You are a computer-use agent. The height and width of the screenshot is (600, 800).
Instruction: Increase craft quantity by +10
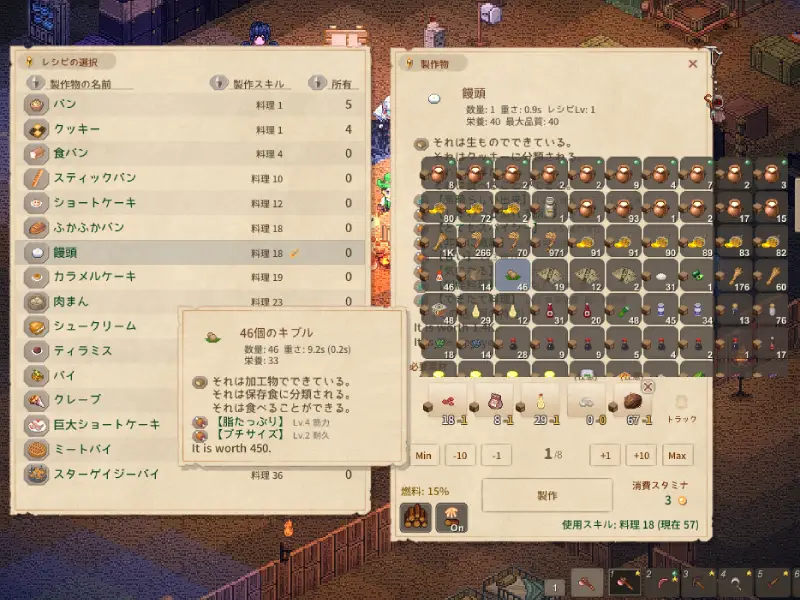(640, 455)
